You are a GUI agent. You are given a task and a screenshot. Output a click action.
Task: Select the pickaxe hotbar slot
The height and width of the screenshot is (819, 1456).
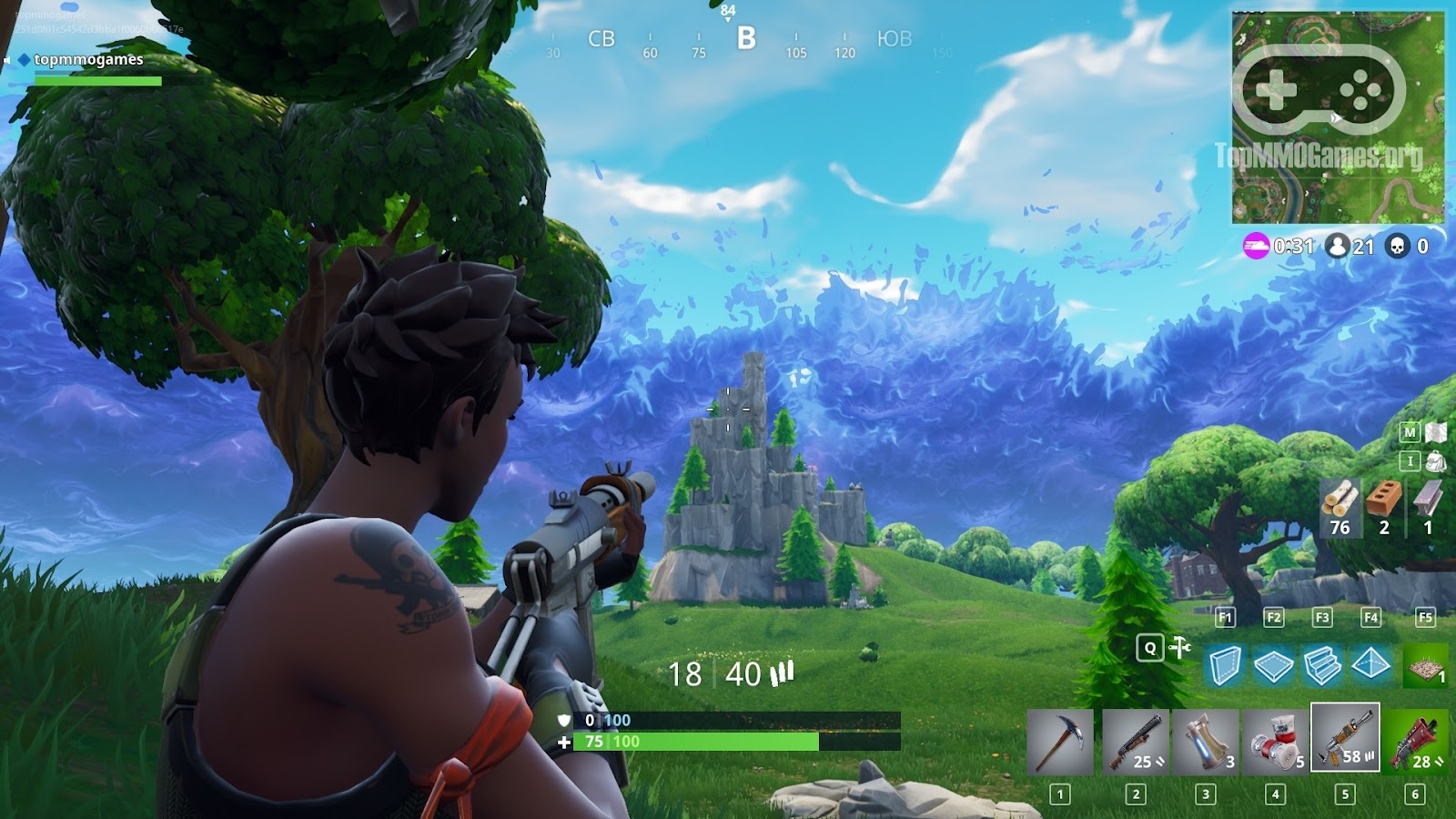coord(1060,742)
